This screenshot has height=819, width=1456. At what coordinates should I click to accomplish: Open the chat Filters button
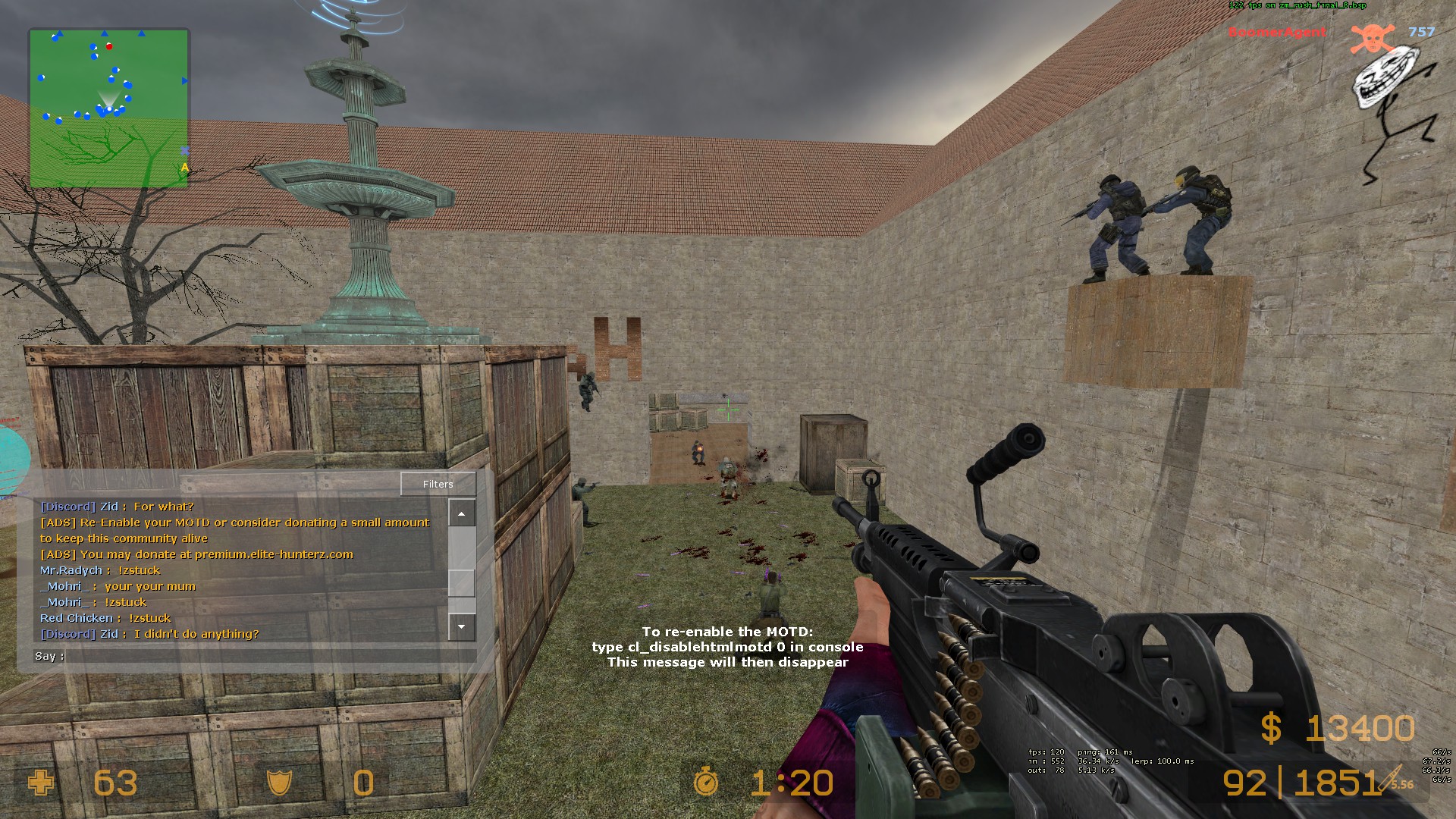[x=438, y=484]
